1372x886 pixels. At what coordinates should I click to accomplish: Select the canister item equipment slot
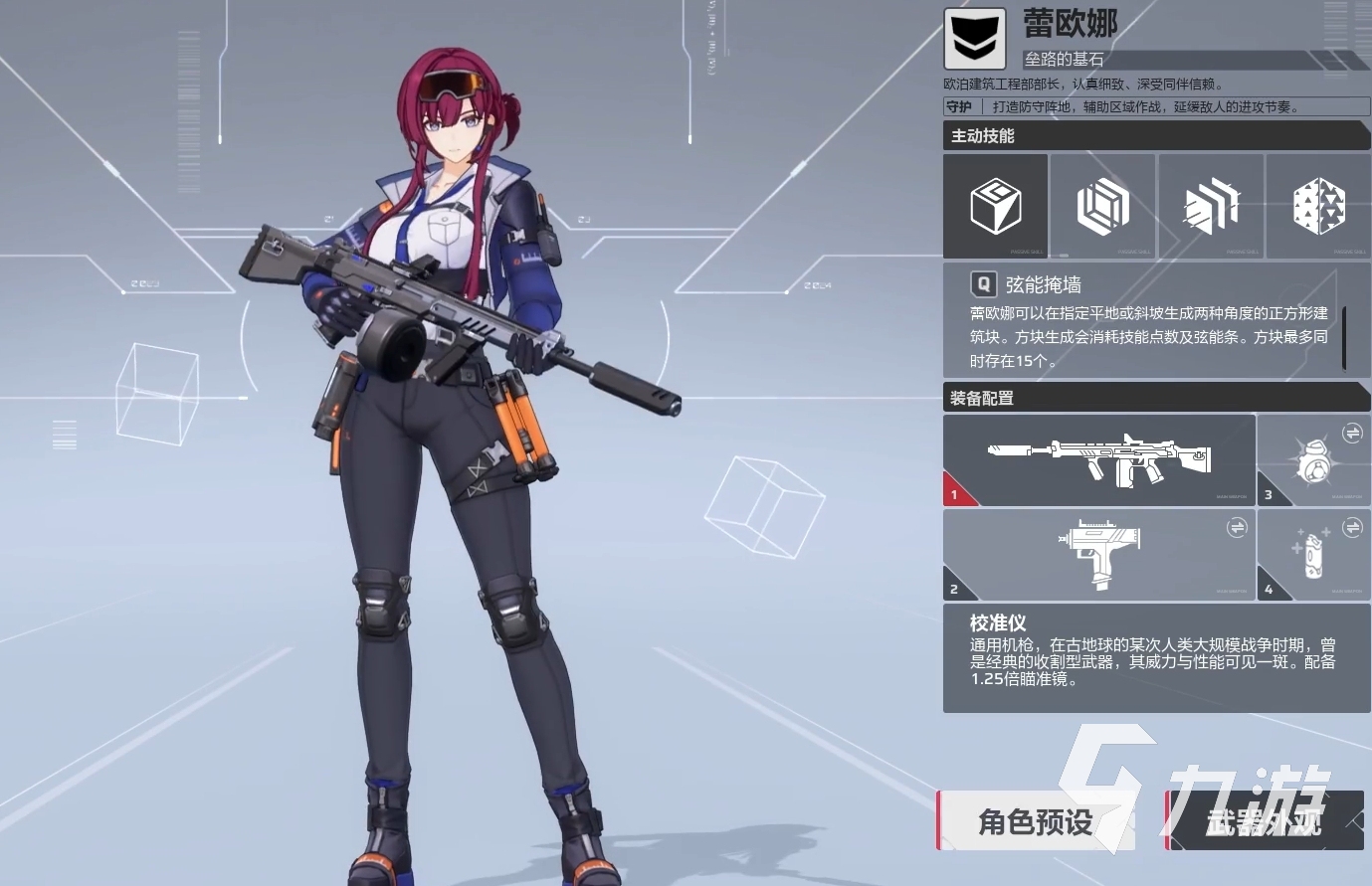[x=1313, y=555]
